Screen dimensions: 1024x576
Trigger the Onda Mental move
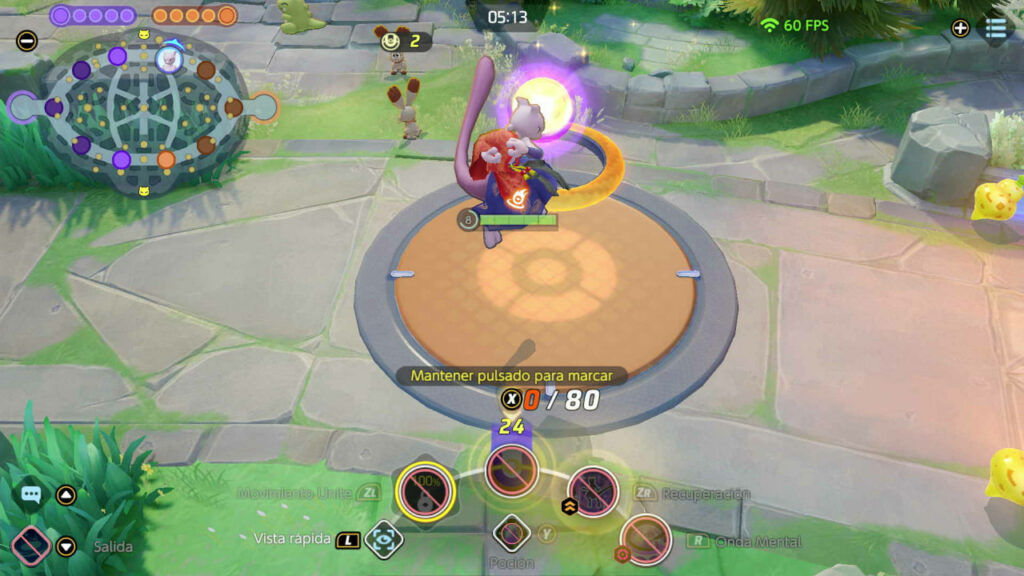(x=645, y=539)
